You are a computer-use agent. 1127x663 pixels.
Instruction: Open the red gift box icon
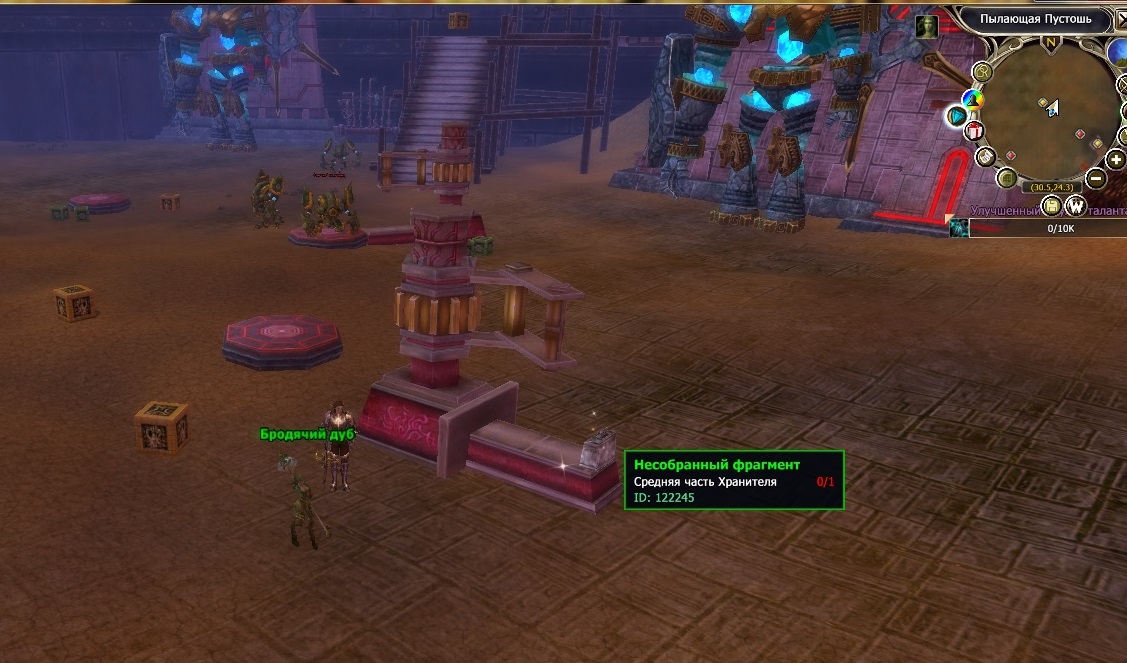tap(973, 131)
